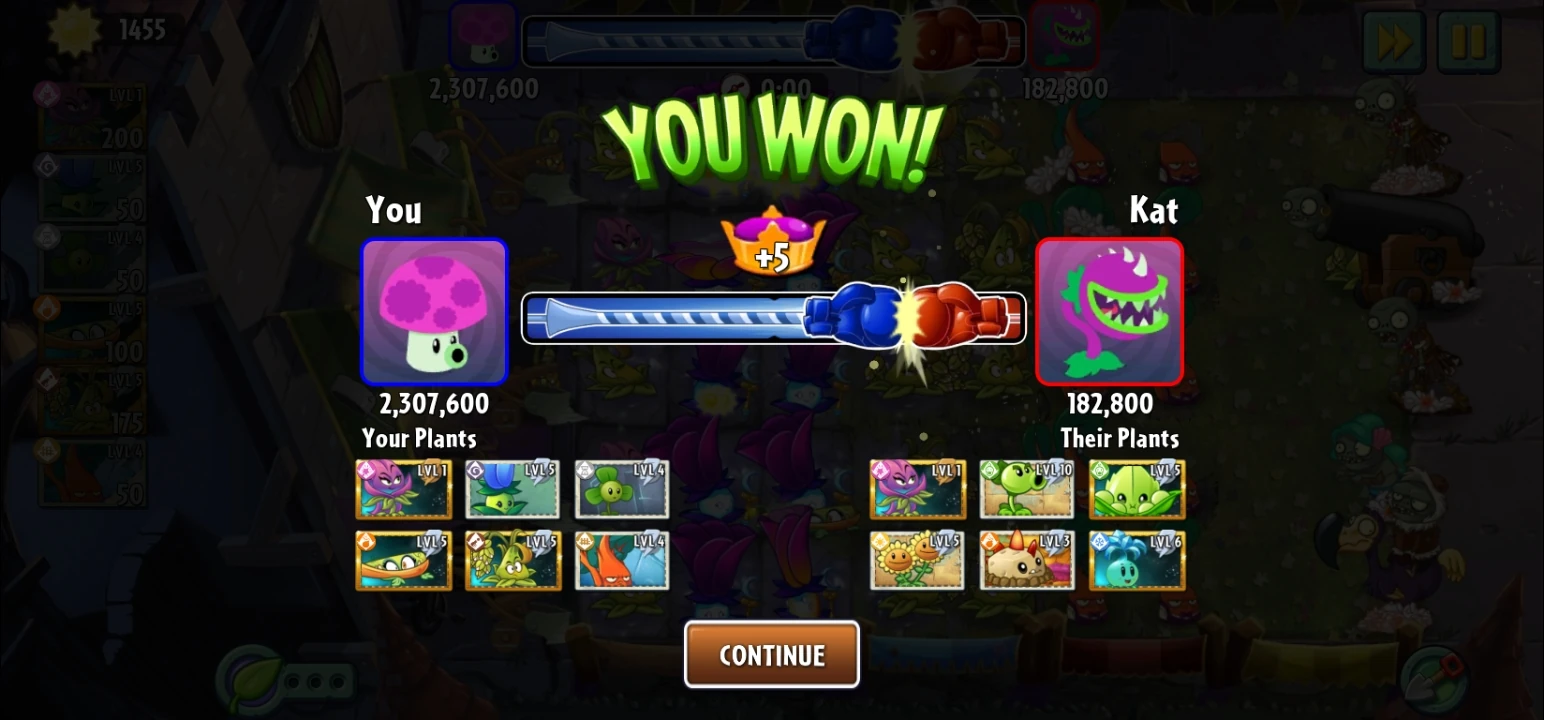Expand the LVL 3 Wall-nut card details
1544x720 pixels.
(1026, 560)
